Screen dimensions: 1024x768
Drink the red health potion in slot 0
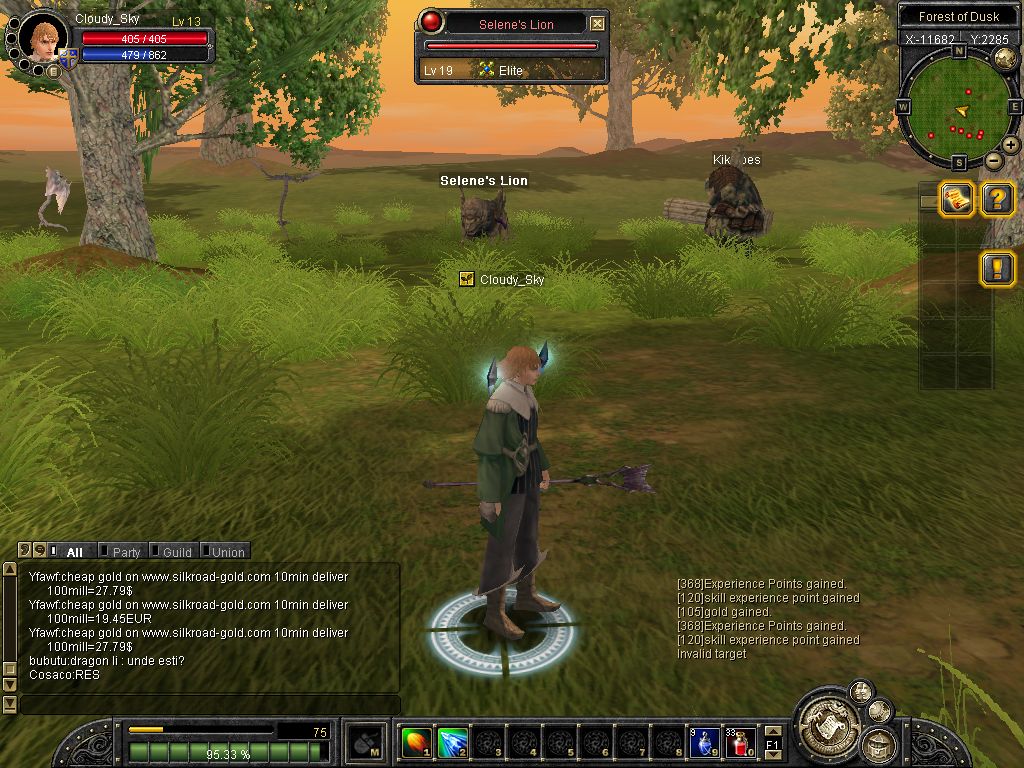click(741, 742)
